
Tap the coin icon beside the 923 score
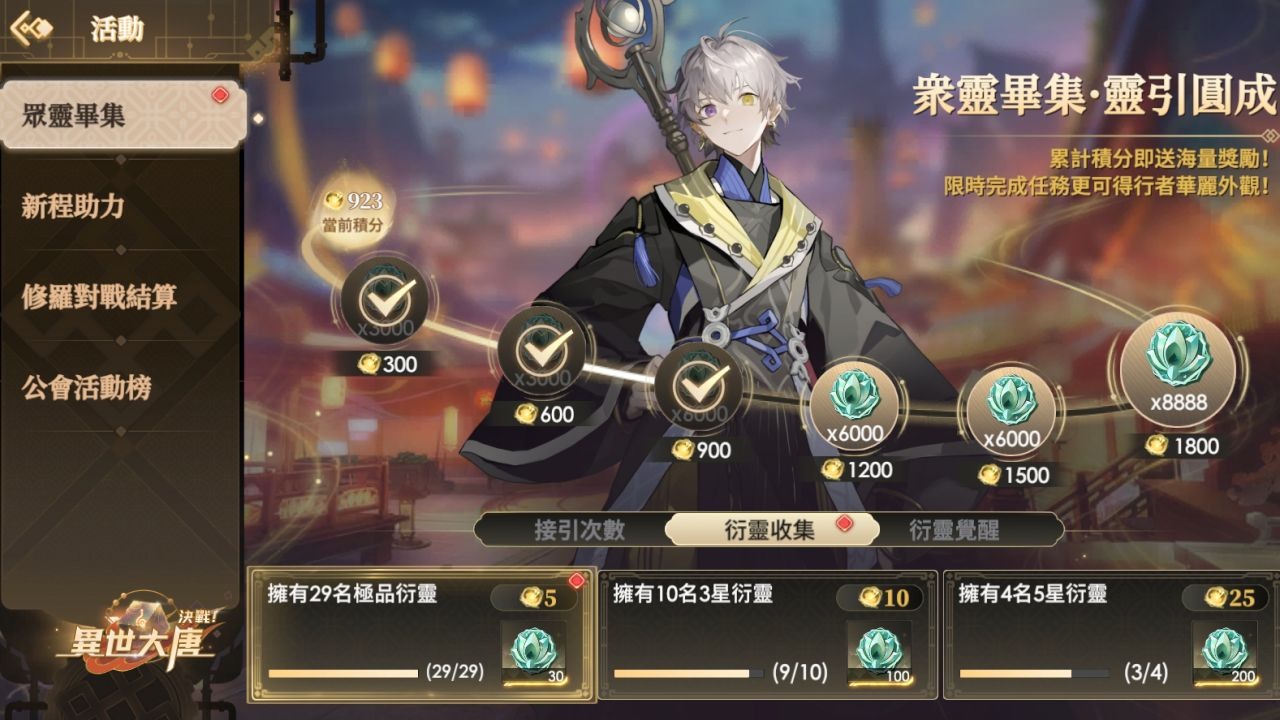coord(334,198)
